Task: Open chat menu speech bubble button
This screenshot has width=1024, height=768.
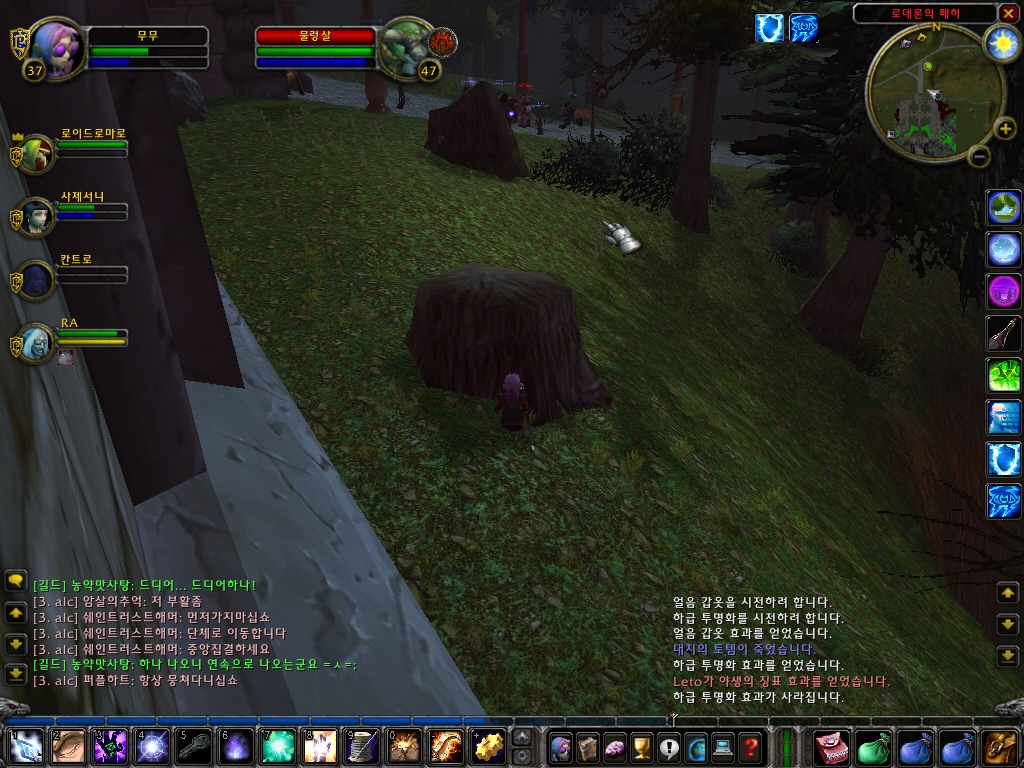Action: (x=15, y=580)
